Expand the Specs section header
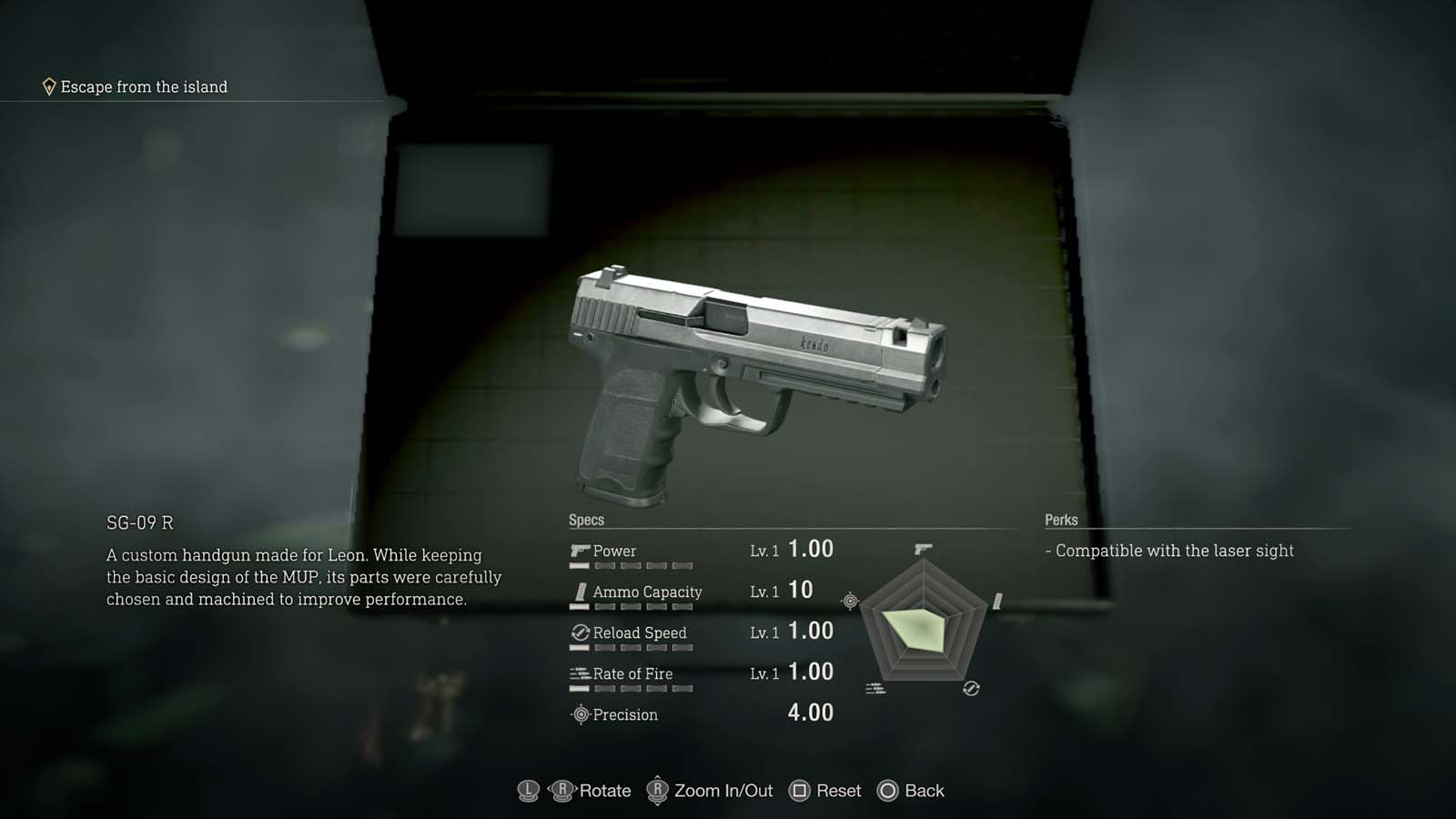This screenshot has width=1456, height=819. tap(587, 520)
